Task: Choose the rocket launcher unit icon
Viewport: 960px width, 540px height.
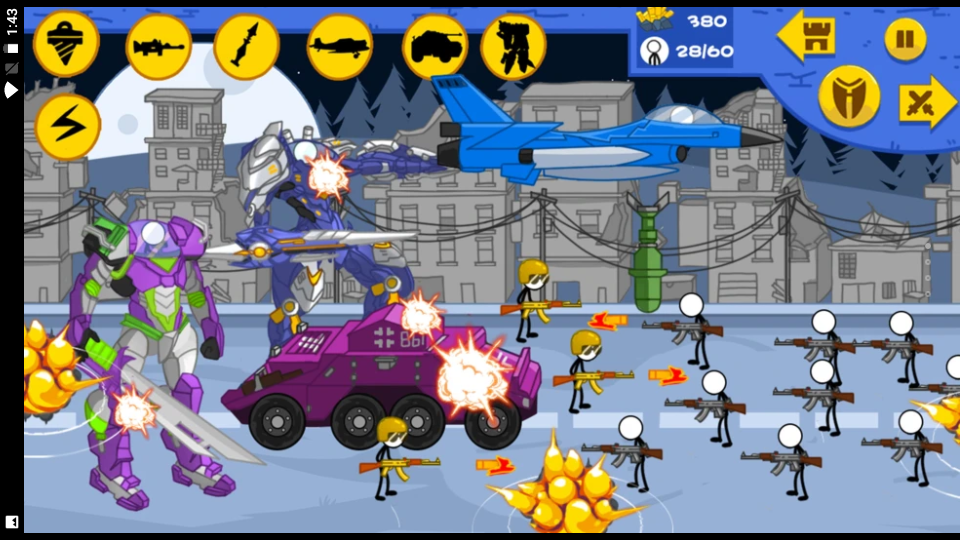Action: 246,46
